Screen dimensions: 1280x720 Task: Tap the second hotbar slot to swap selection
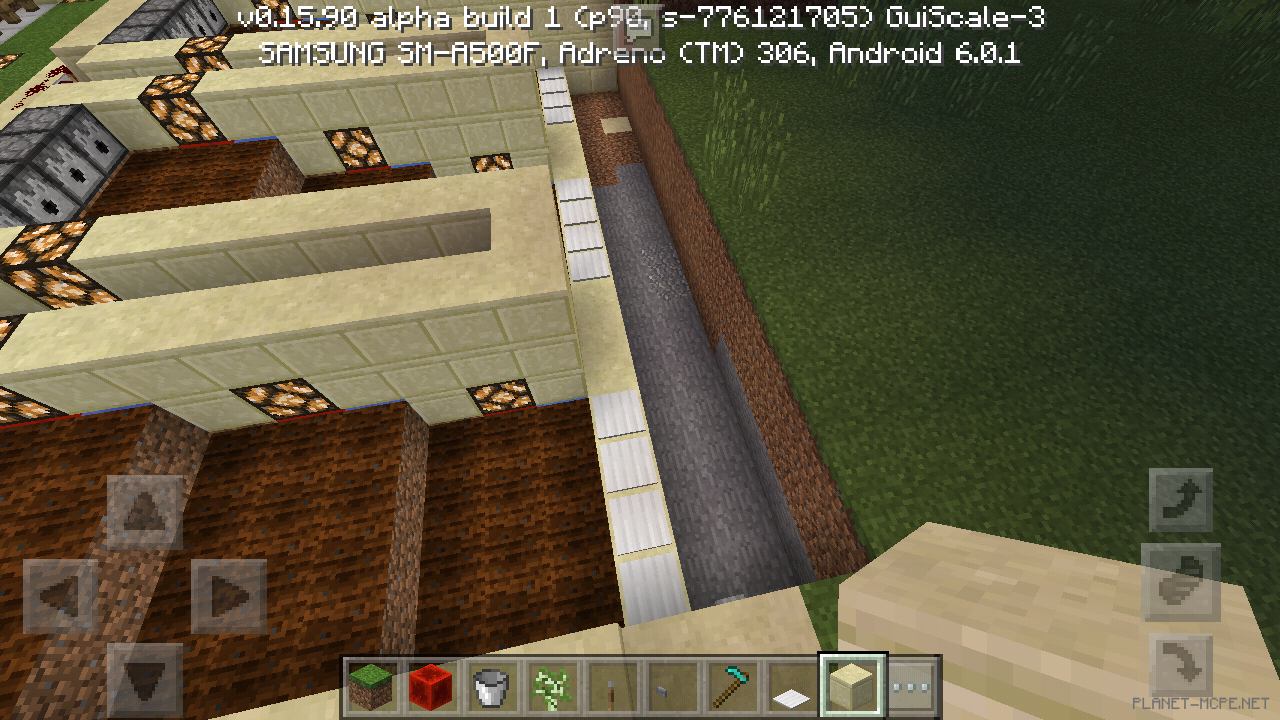(431, 685)
